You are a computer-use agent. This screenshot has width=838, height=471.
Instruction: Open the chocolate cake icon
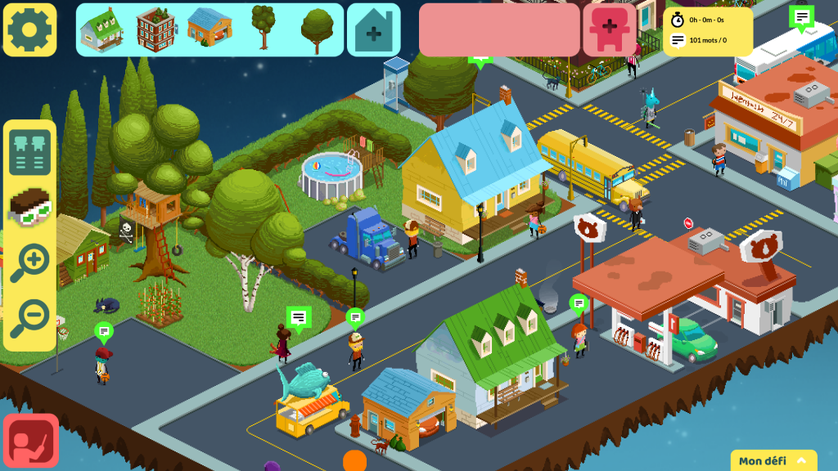click(x=29, y=207)
